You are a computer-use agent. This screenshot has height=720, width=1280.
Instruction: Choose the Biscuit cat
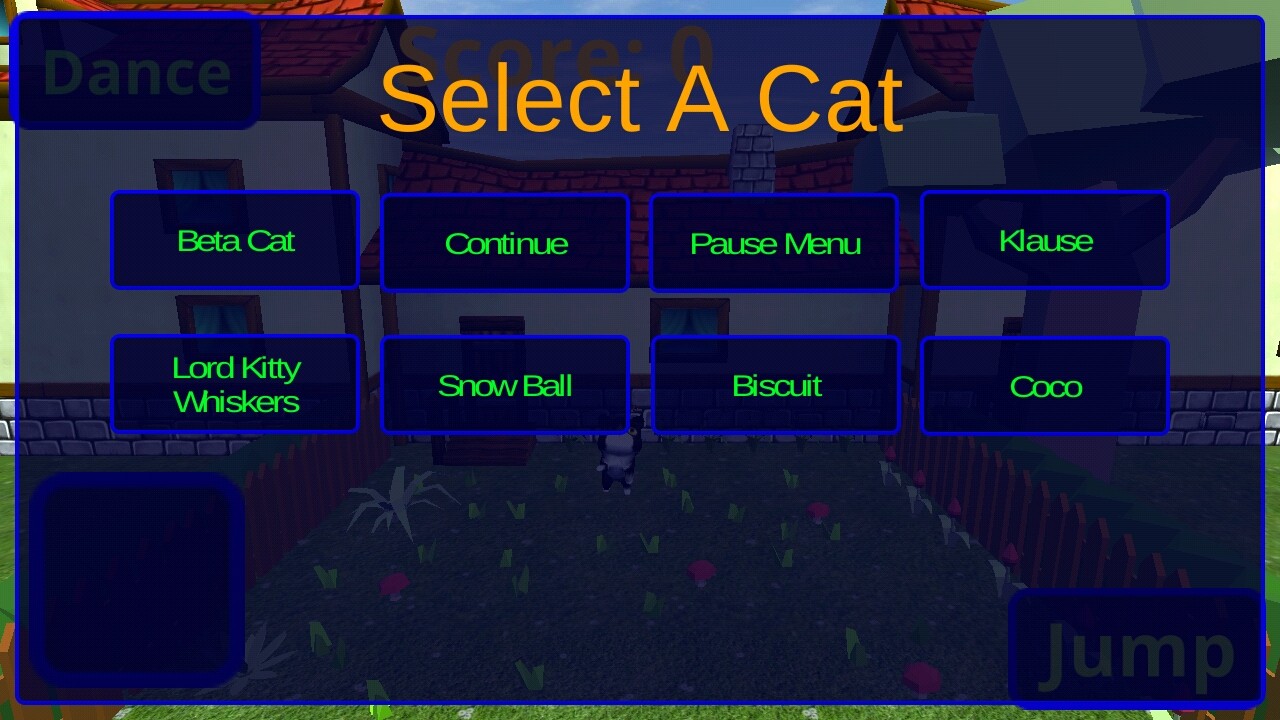(776, 385)
